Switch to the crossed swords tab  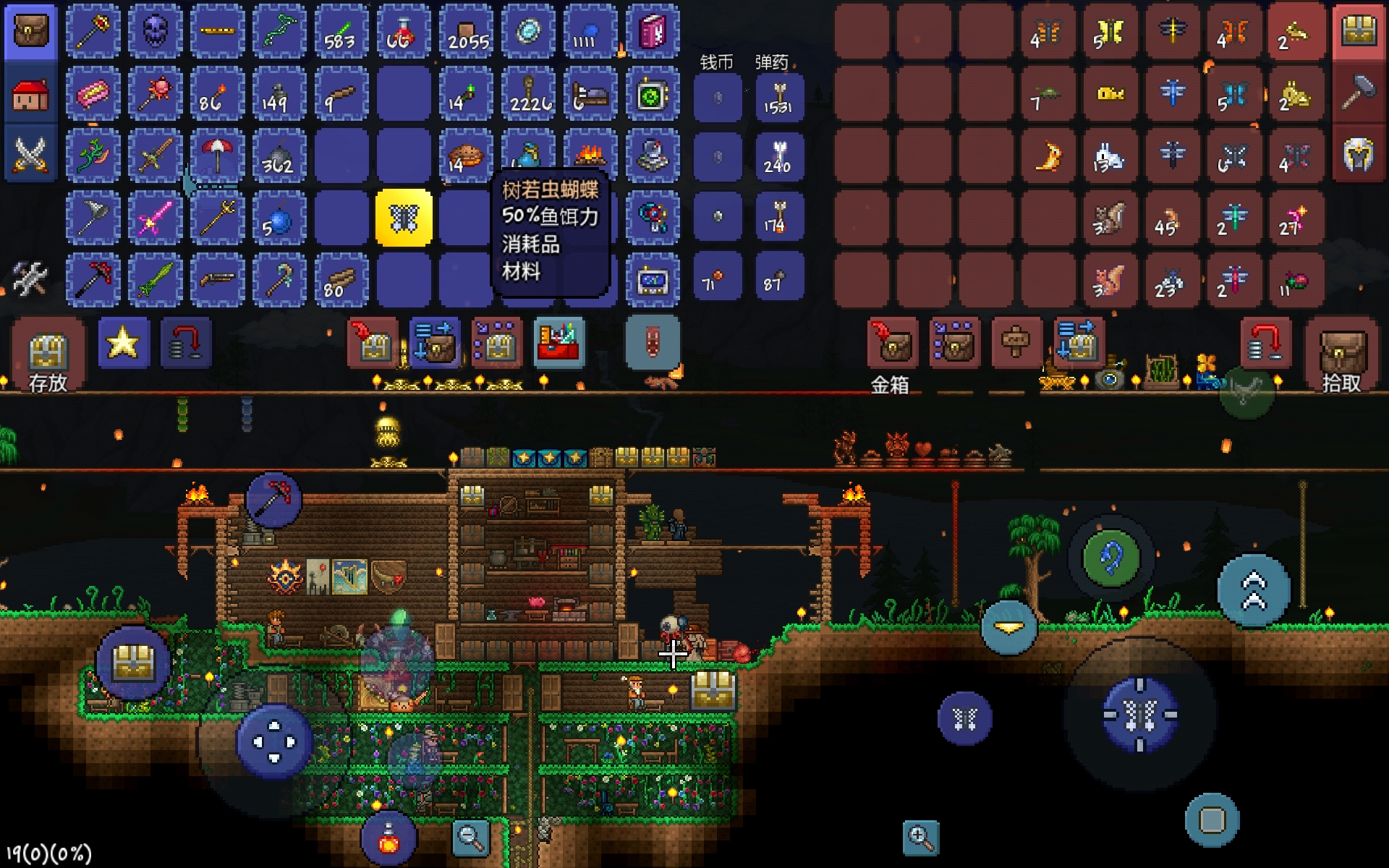tap(30, 155)
